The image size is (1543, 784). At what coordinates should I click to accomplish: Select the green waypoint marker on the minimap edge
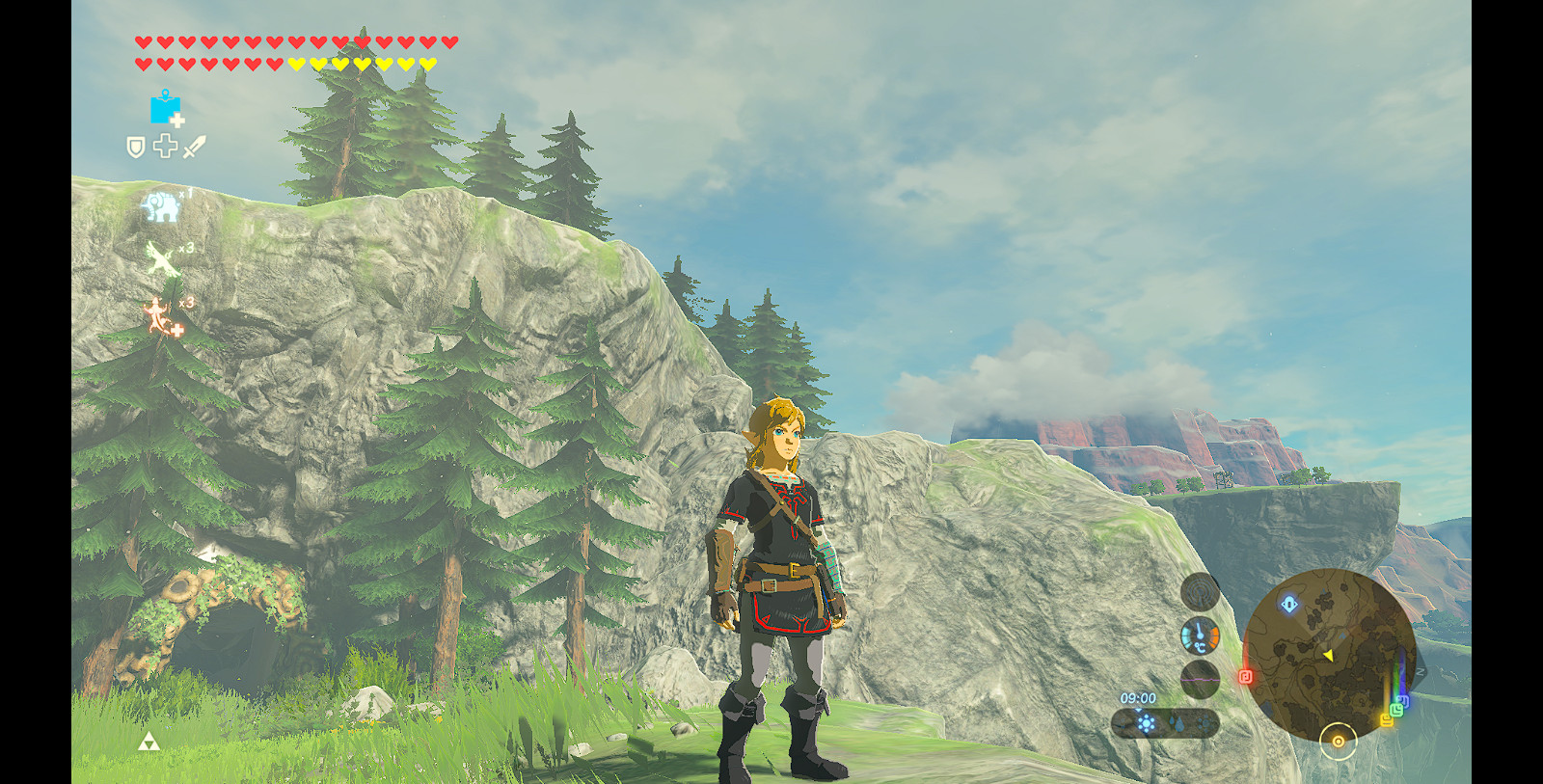coord(1396,709)
